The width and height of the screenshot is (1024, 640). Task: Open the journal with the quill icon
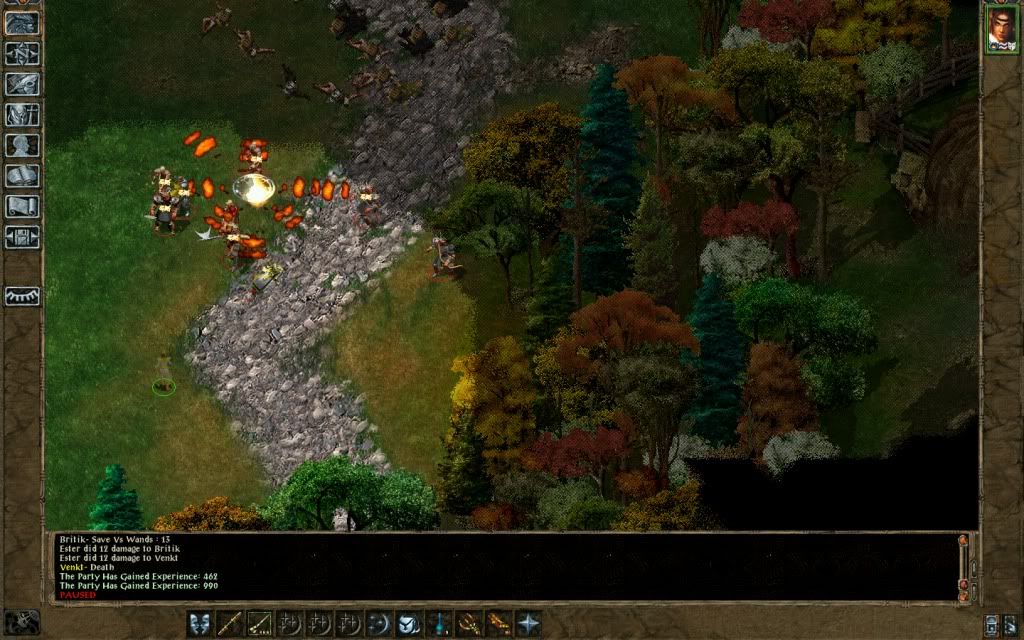coord(22,84)
